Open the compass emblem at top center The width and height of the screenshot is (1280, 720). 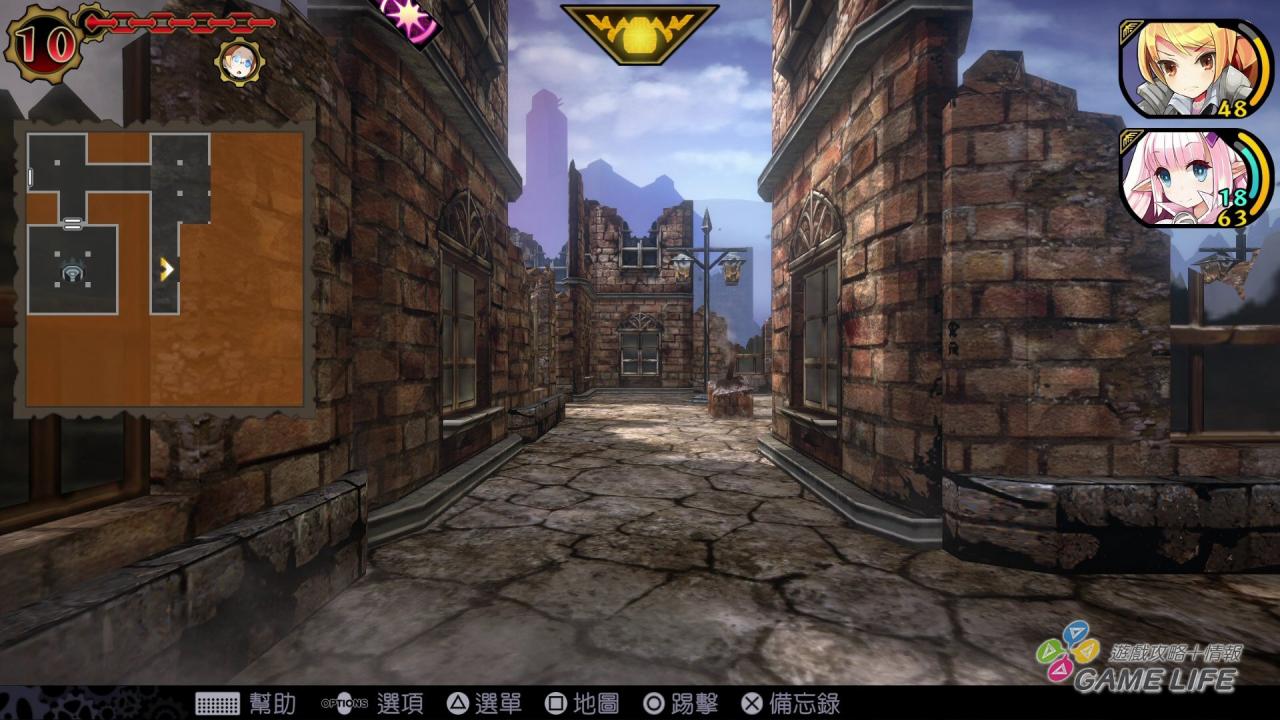[x=643, y=32]
